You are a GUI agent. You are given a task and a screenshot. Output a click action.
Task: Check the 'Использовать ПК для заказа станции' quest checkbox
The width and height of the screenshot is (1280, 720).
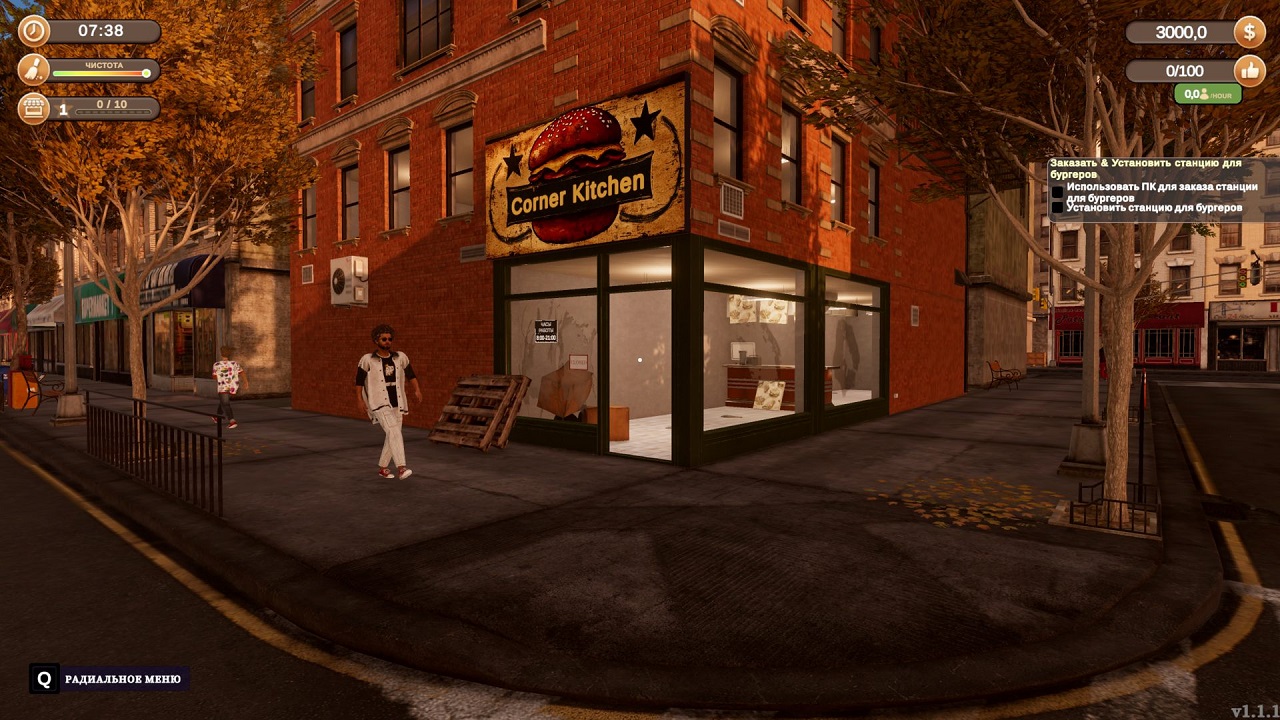1056,193
